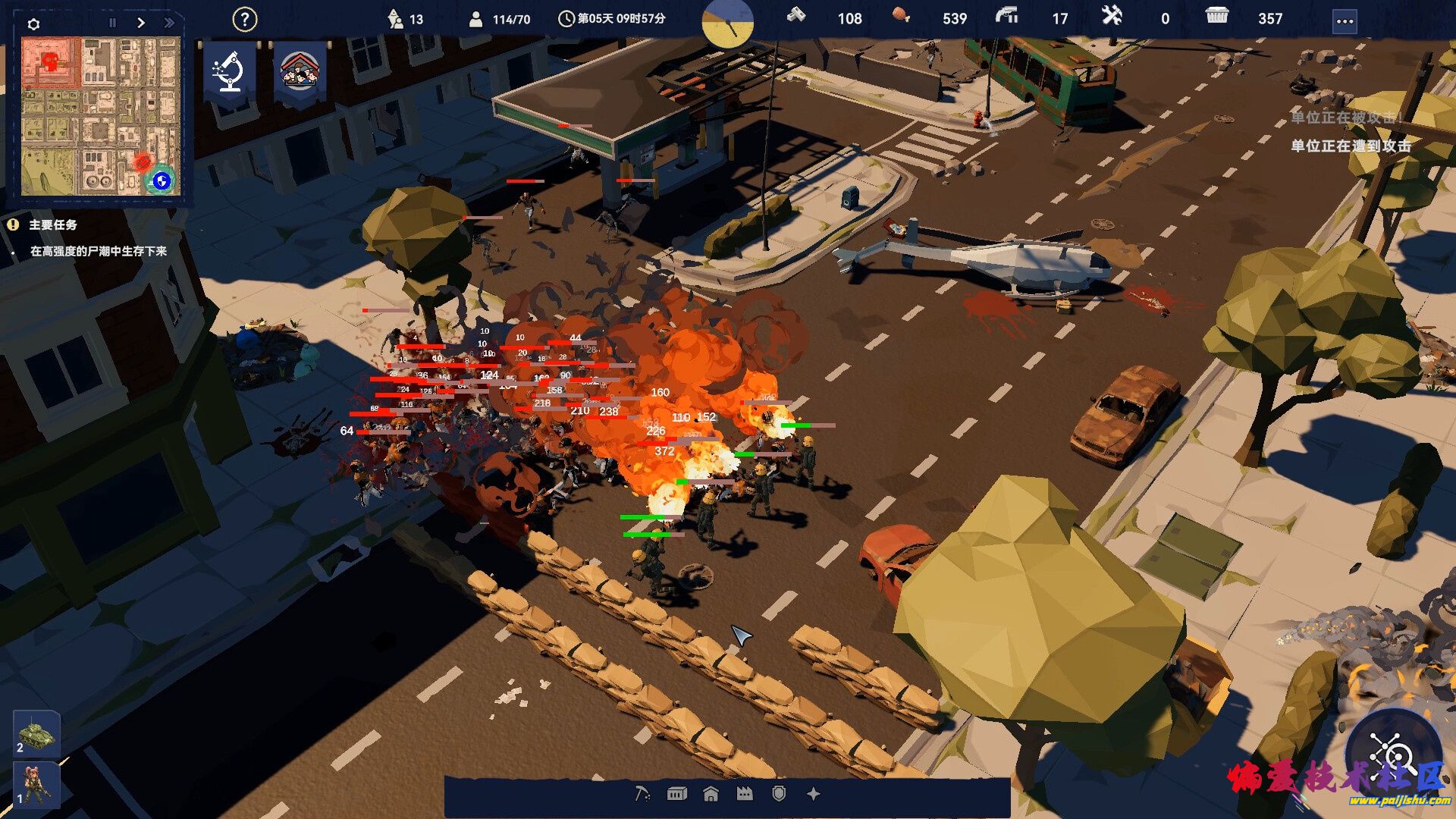The width and height of the screenshot is (1456, 819).
Task: Jump to the blue shield base marker
Action: pos(161,180)
